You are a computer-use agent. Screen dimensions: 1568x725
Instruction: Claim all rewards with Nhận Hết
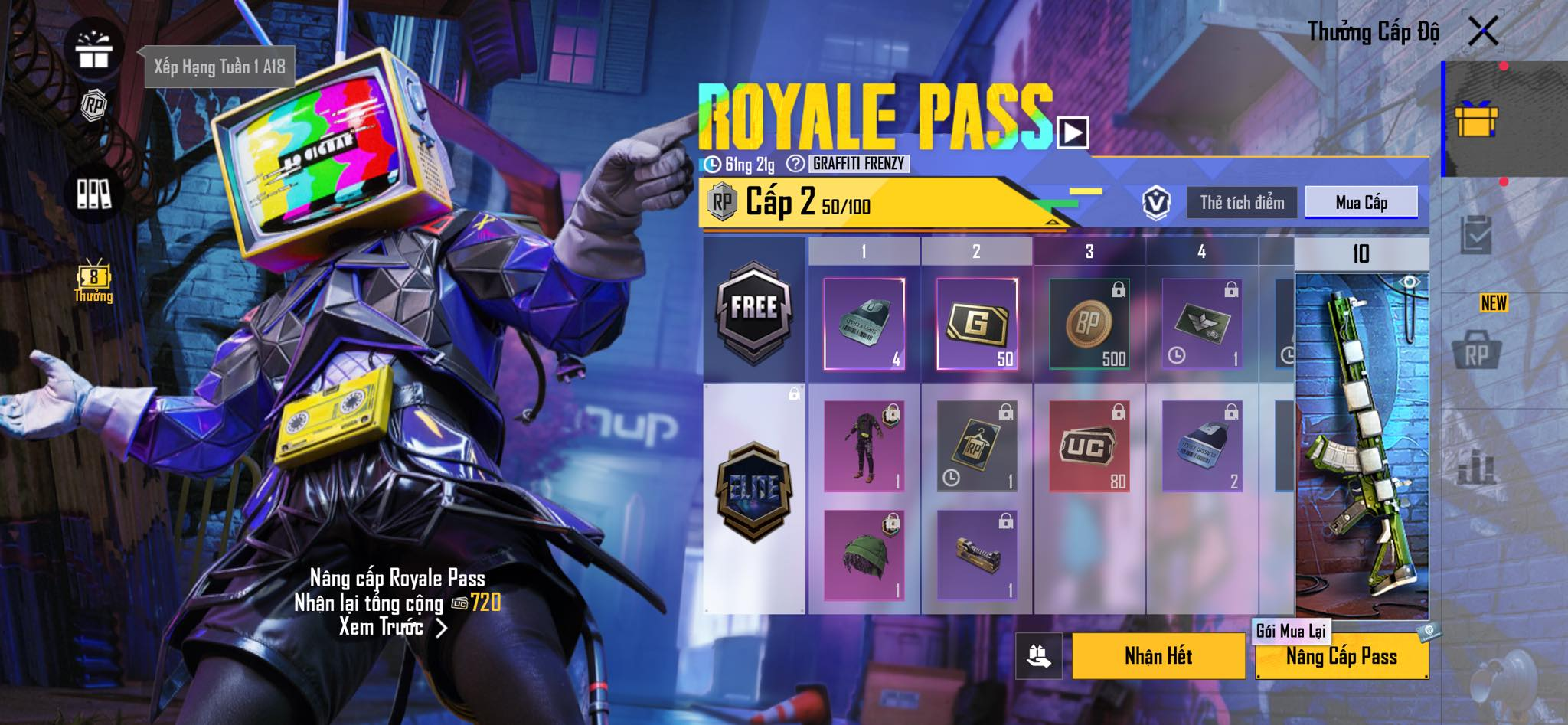coord(1158,656)
